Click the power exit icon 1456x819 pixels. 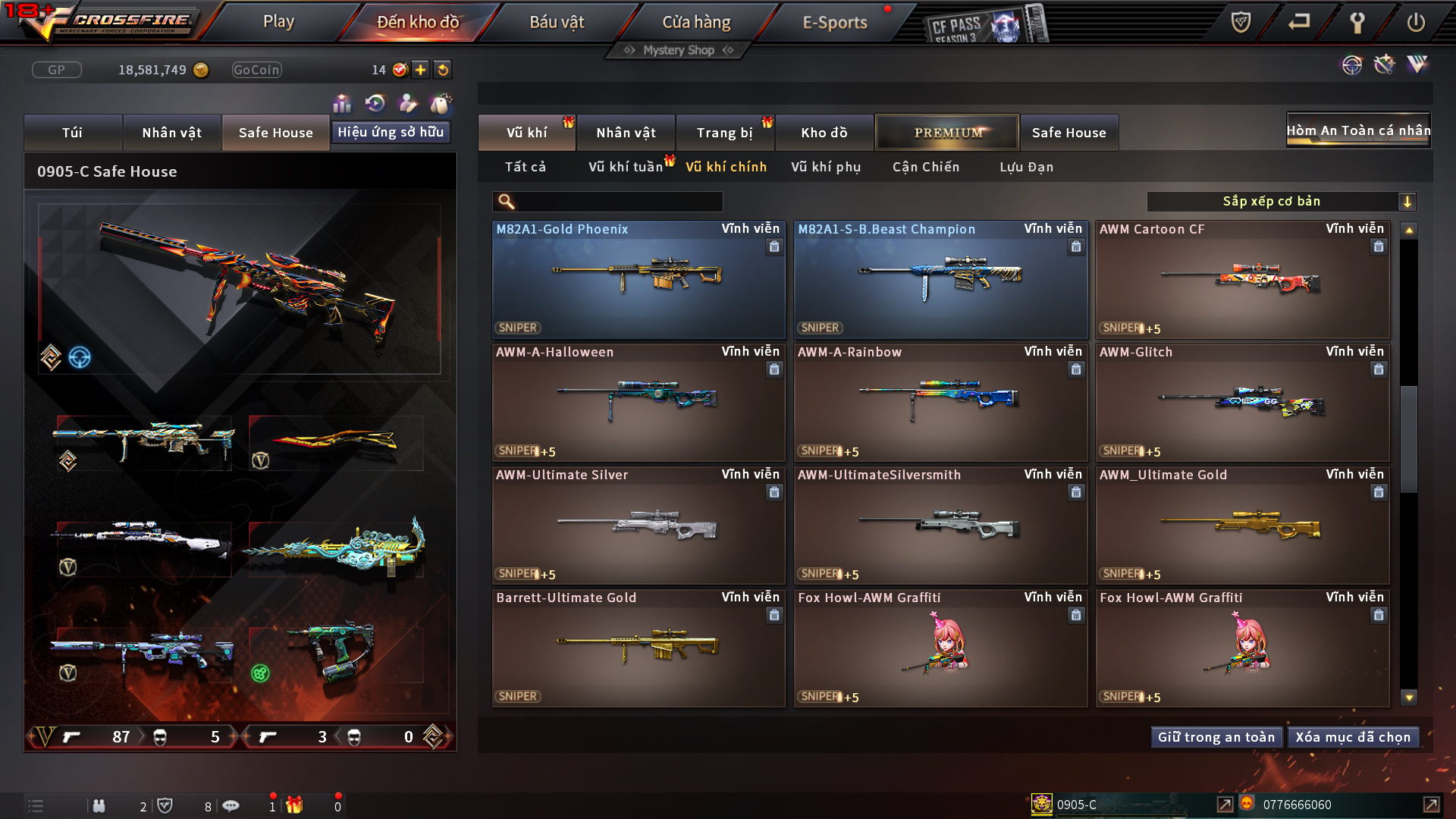pos(1415,22)
